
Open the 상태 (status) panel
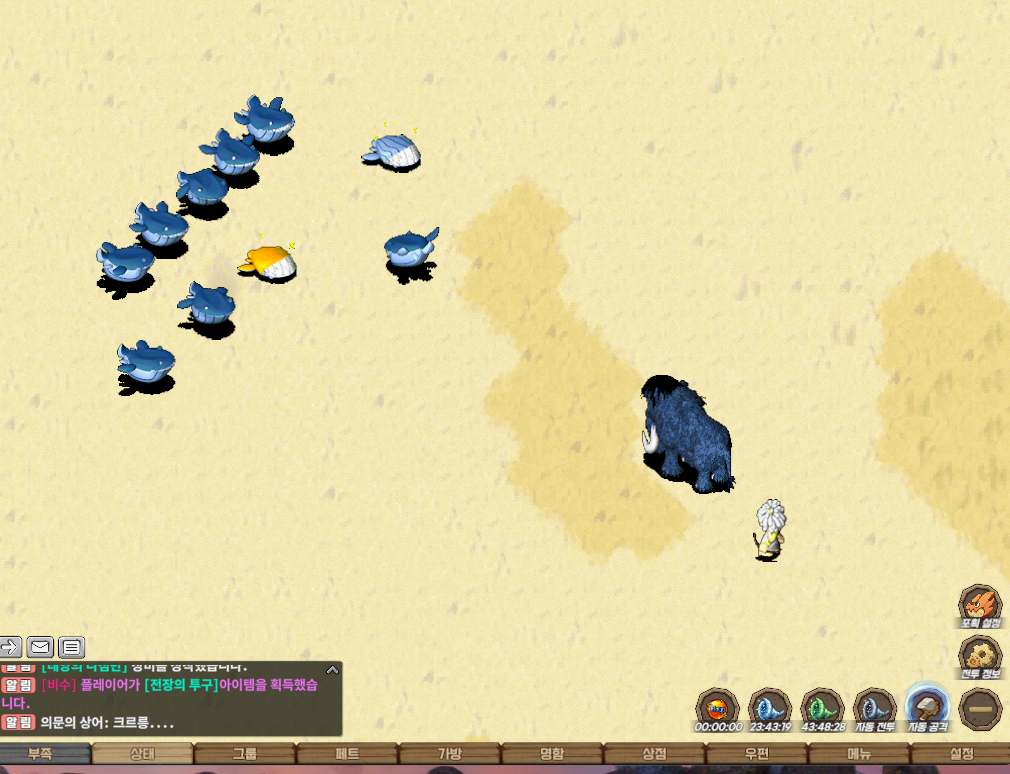[x=143, y=753]
